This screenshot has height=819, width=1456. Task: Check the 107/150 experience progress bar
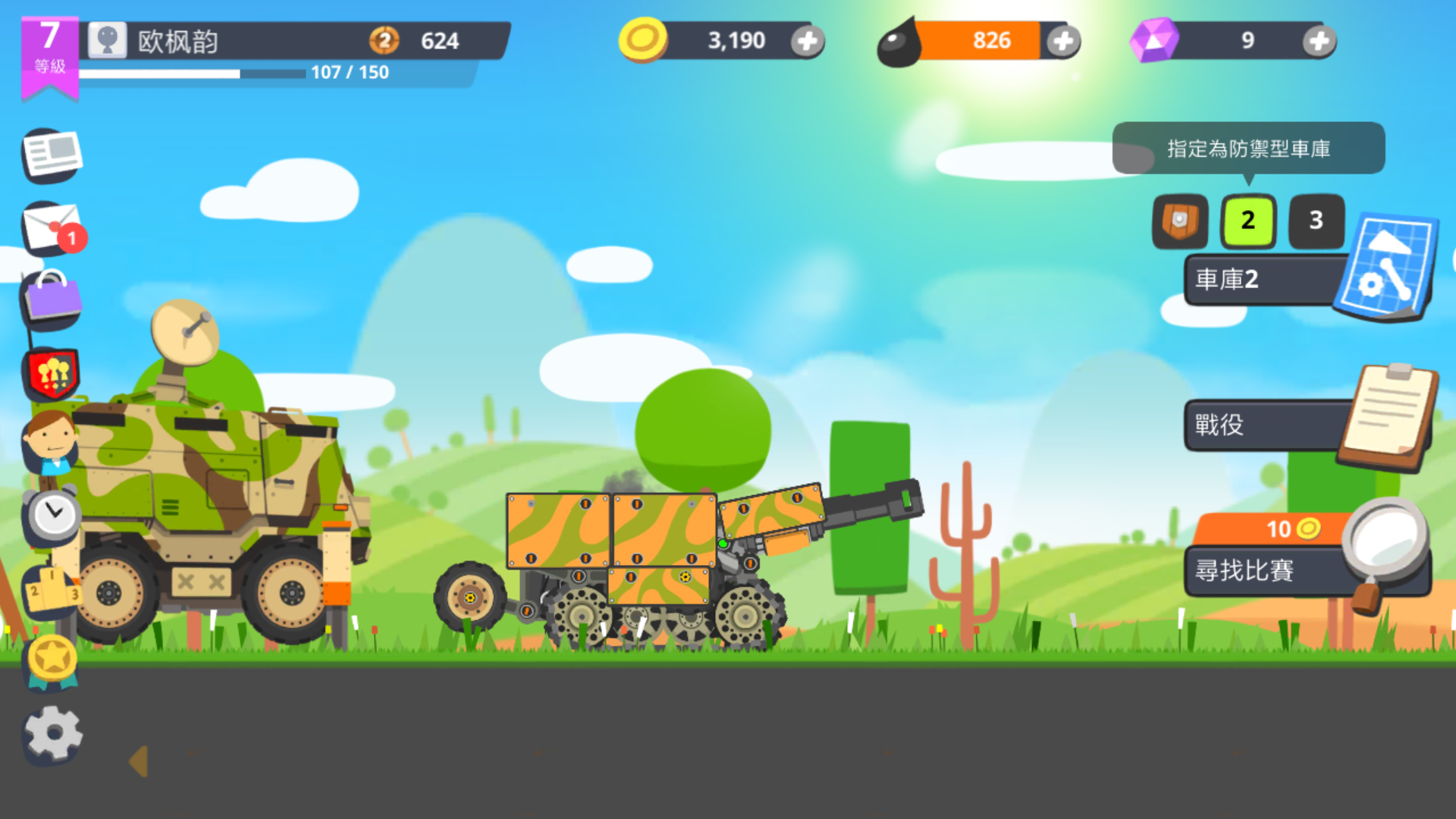coord(227,73)
